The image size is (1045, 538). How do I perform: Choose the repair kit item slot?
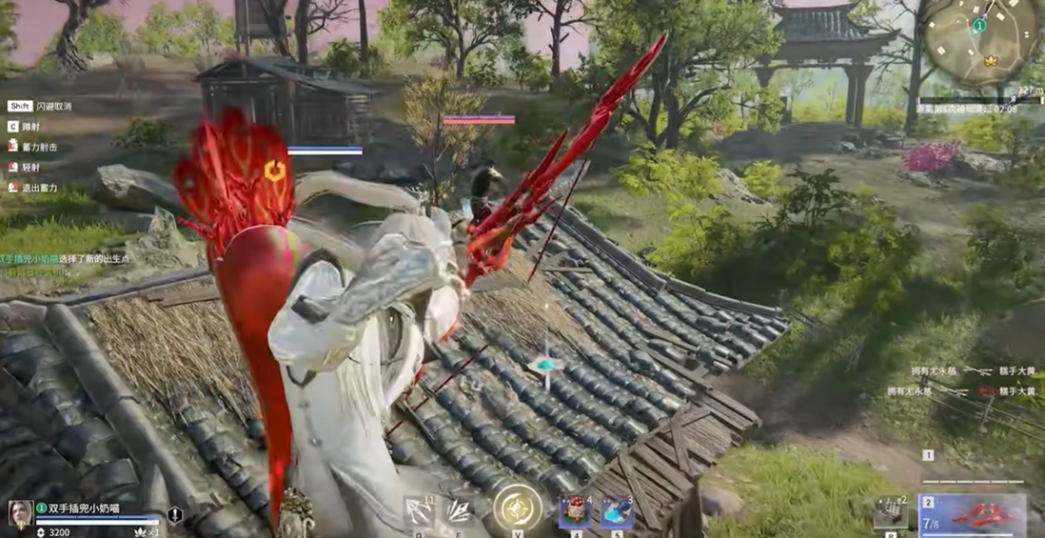tap(889, 512)
